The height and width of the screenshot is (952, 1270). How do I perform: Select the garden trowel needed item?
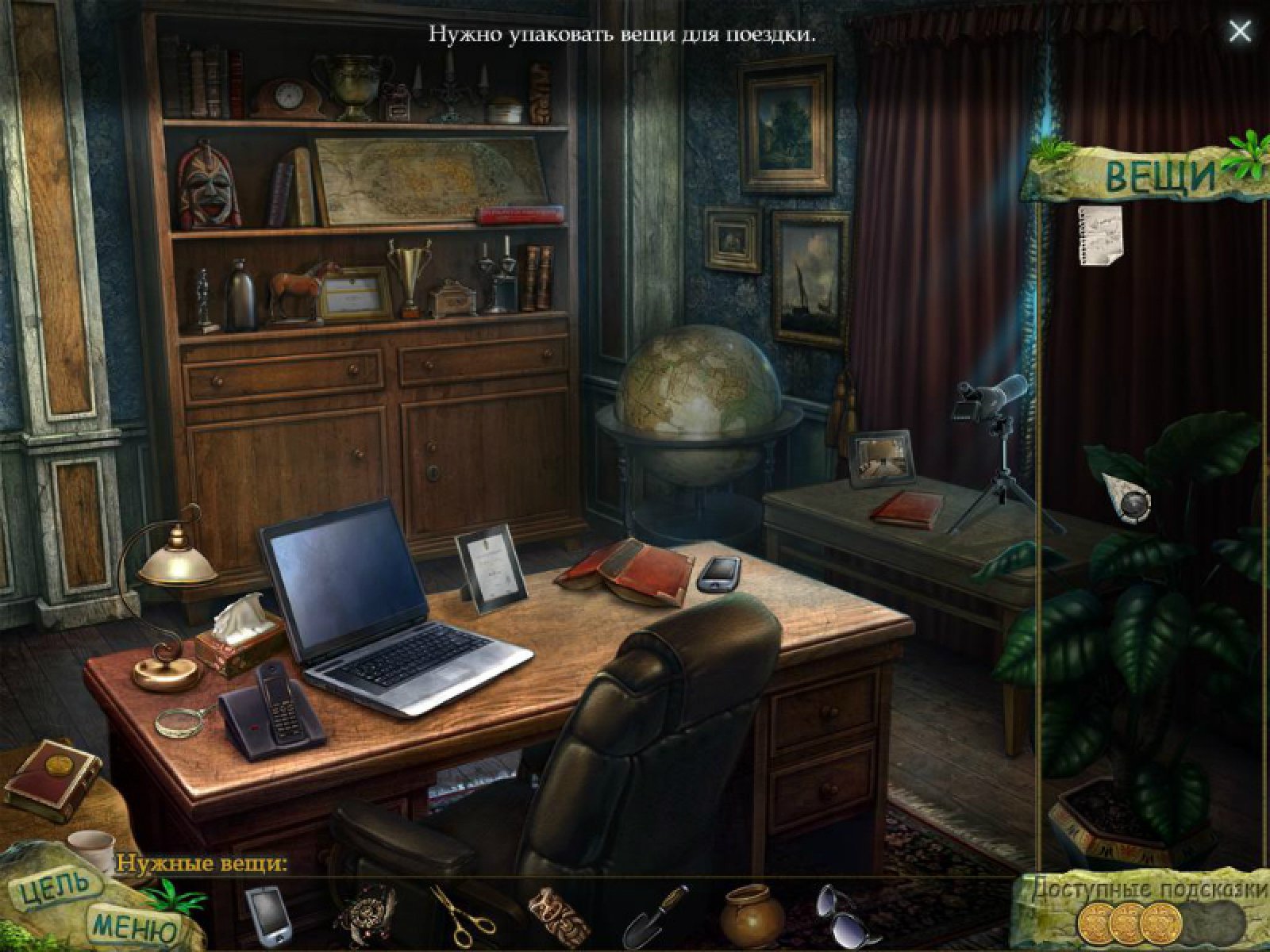coord(656,916)
